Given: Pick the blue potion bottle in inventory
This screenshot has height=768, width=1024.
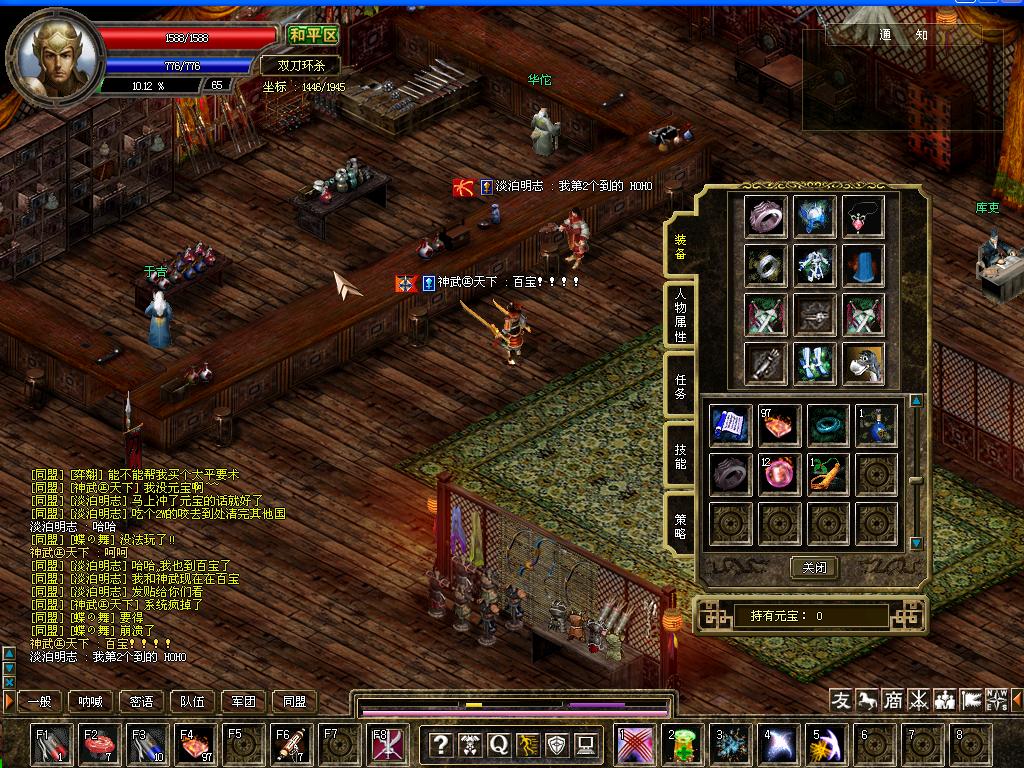Looking at the screenshot, I should point(876,426).
